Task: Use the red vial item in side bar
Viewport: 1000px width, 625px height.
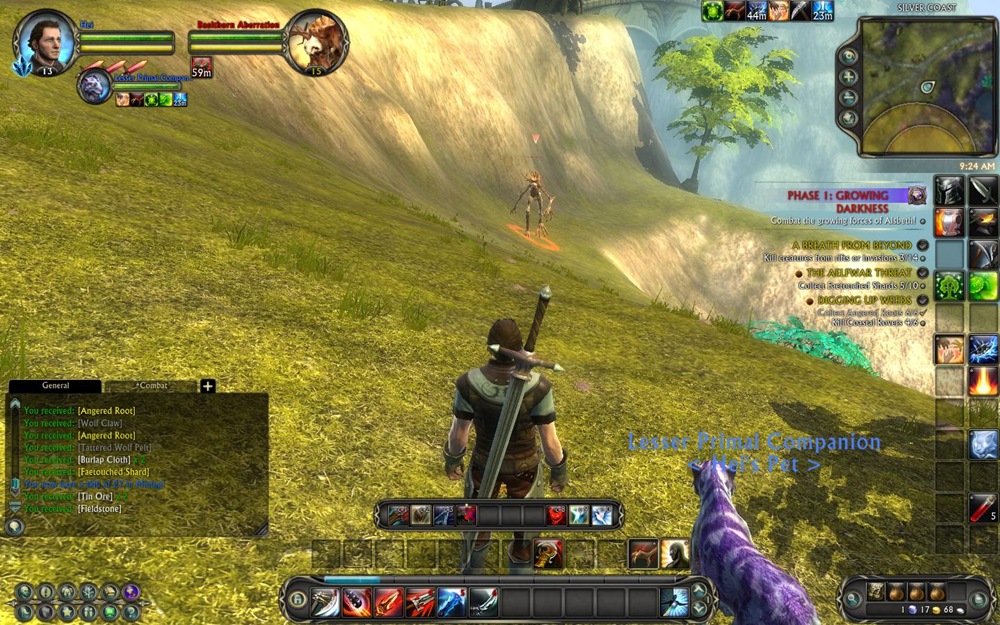Action: 981,508
